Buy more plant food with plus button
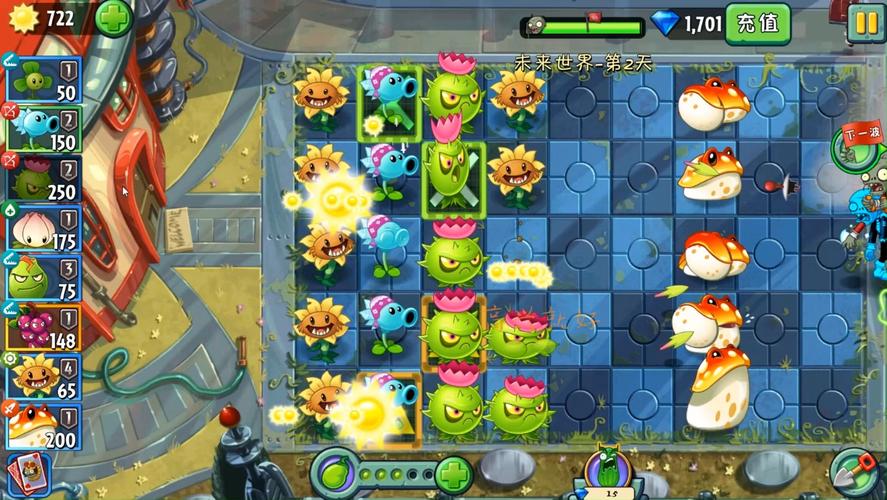887x500 pixels. click(454, 472)
